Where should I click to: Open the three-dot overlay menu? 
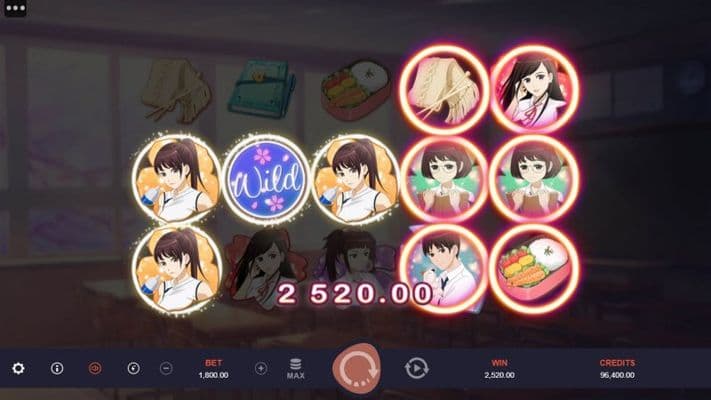click(x=15, y=7)
